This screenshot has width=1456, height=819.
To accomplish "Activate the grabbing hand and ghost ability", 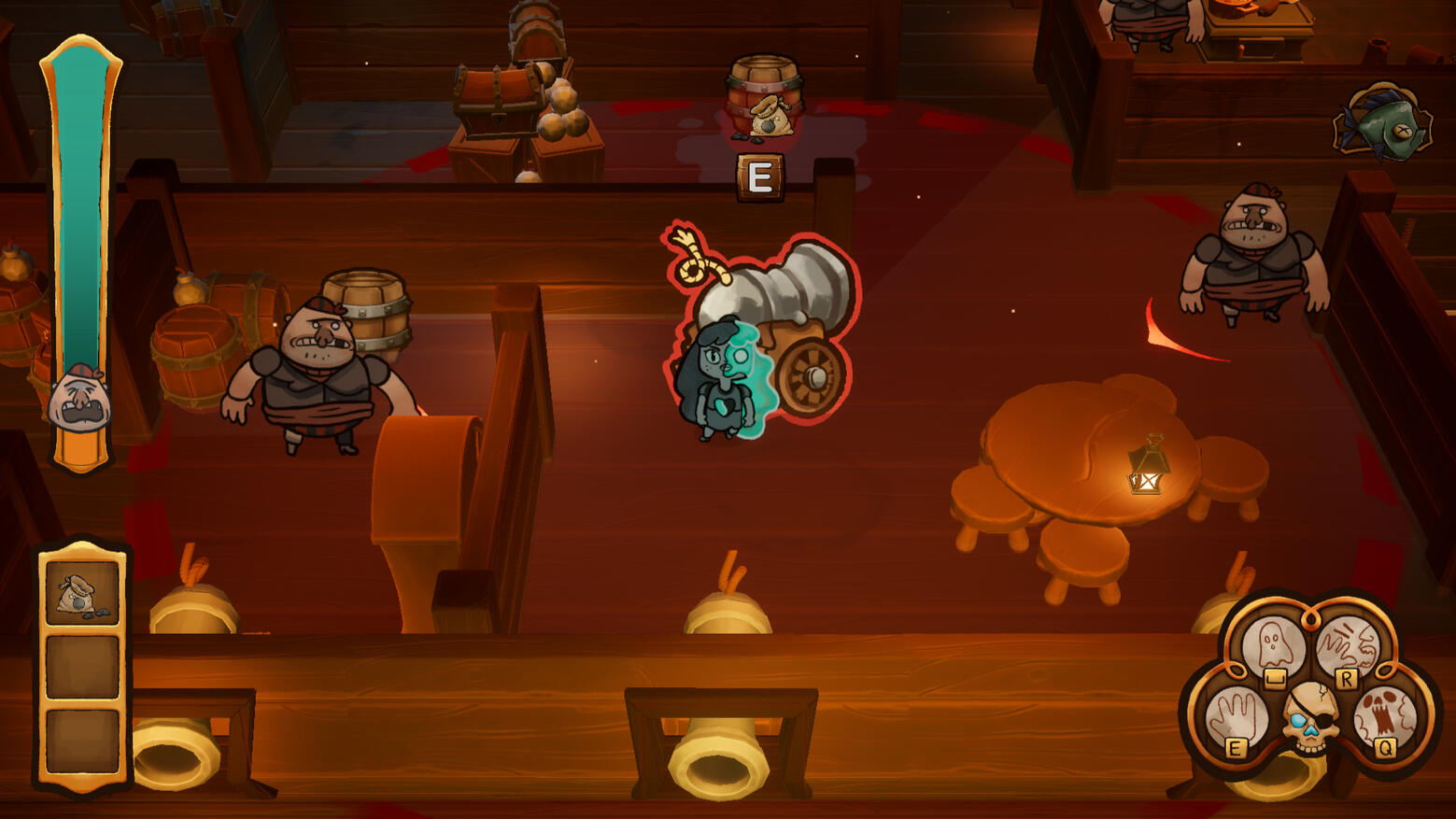I will tap(1348, 646).
